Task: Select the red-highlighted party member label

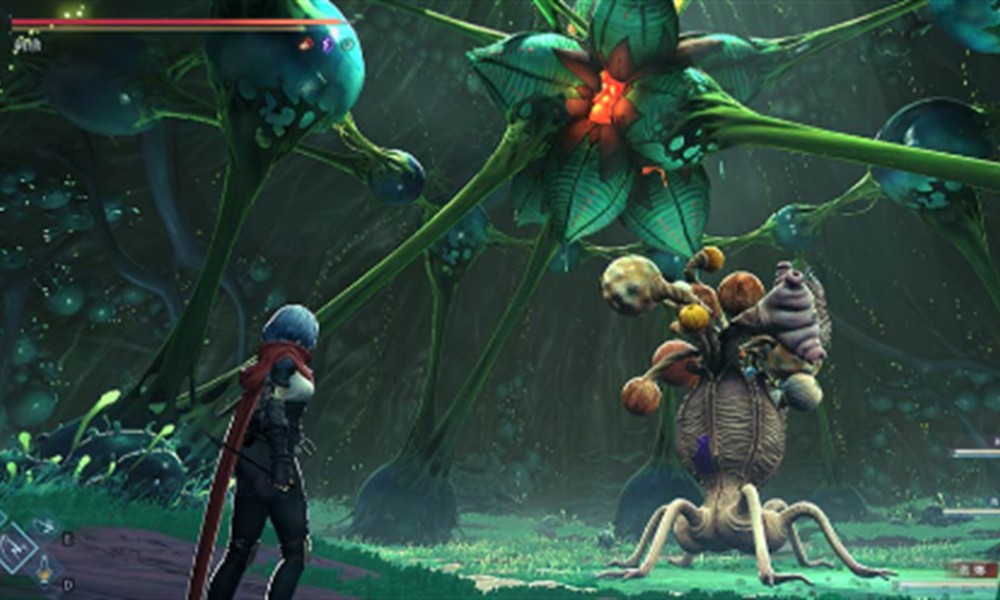Action: (x=972, y=569)
